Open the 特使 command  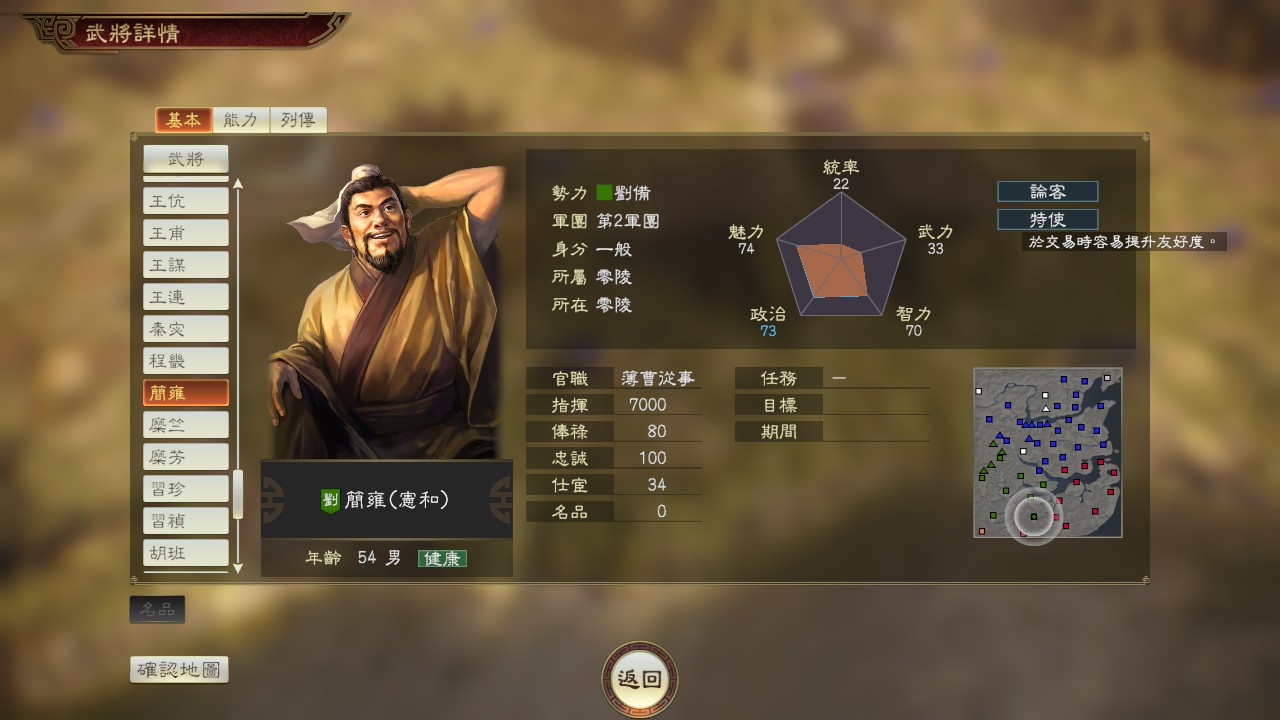(1047, 220)
